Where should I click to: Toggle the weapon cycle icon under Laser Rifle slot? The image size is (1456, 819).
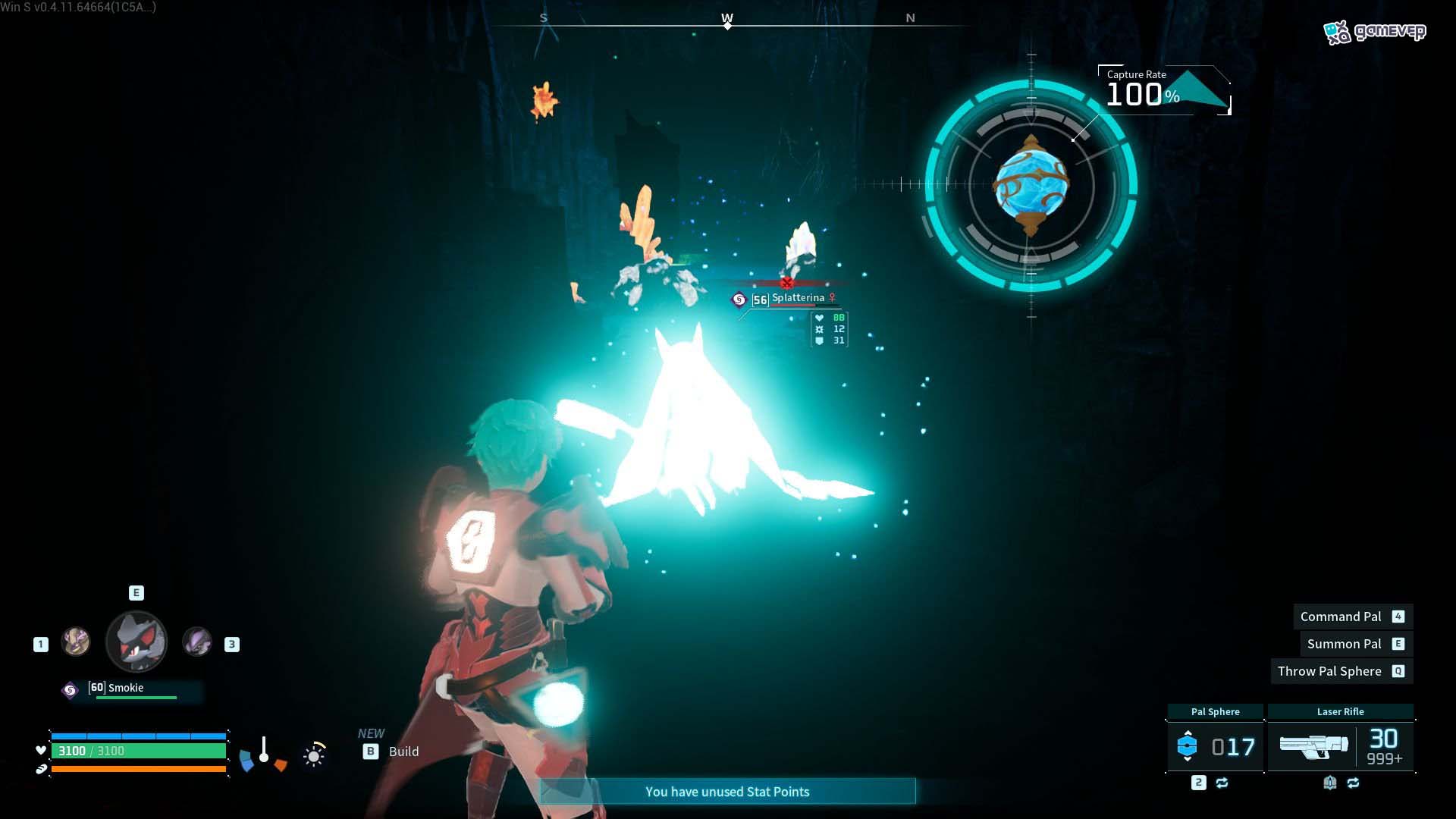(x=1354, y=783)
